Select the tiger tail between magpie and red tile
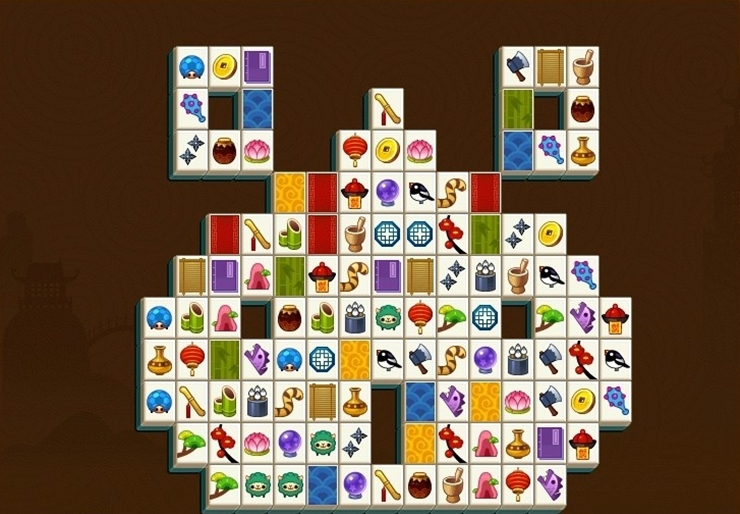Image resolution: width=740 pixels, height=514 pixels. (x=452, y=191)
